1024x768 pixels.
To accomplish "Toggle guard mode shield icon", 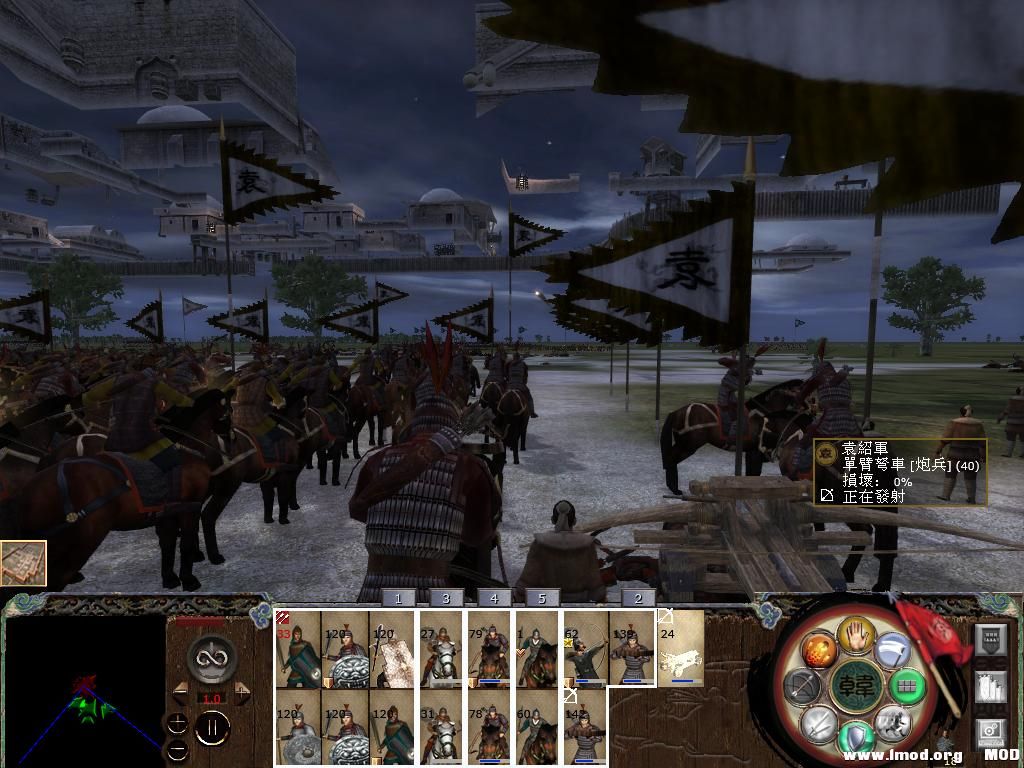I will click(856, 738).
